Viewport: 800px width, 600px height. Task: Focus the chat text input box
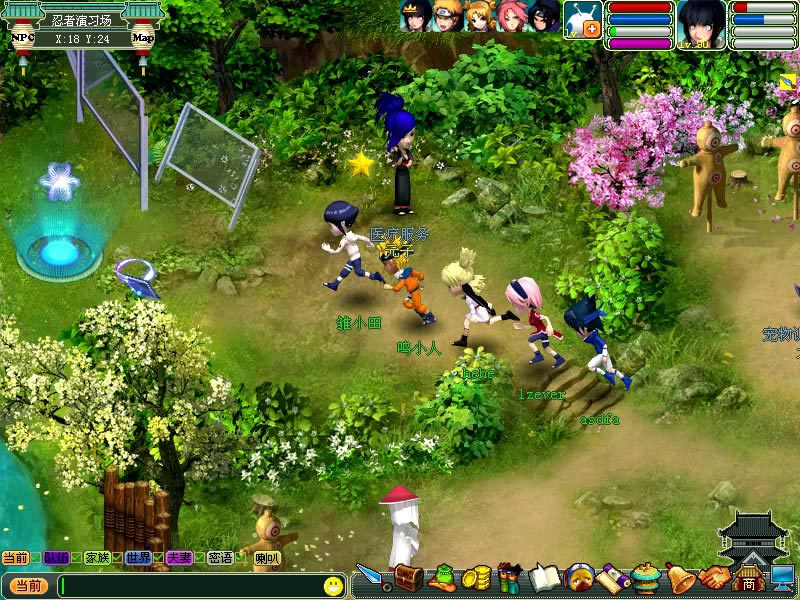pyautogui.click(x=188, y=586)
